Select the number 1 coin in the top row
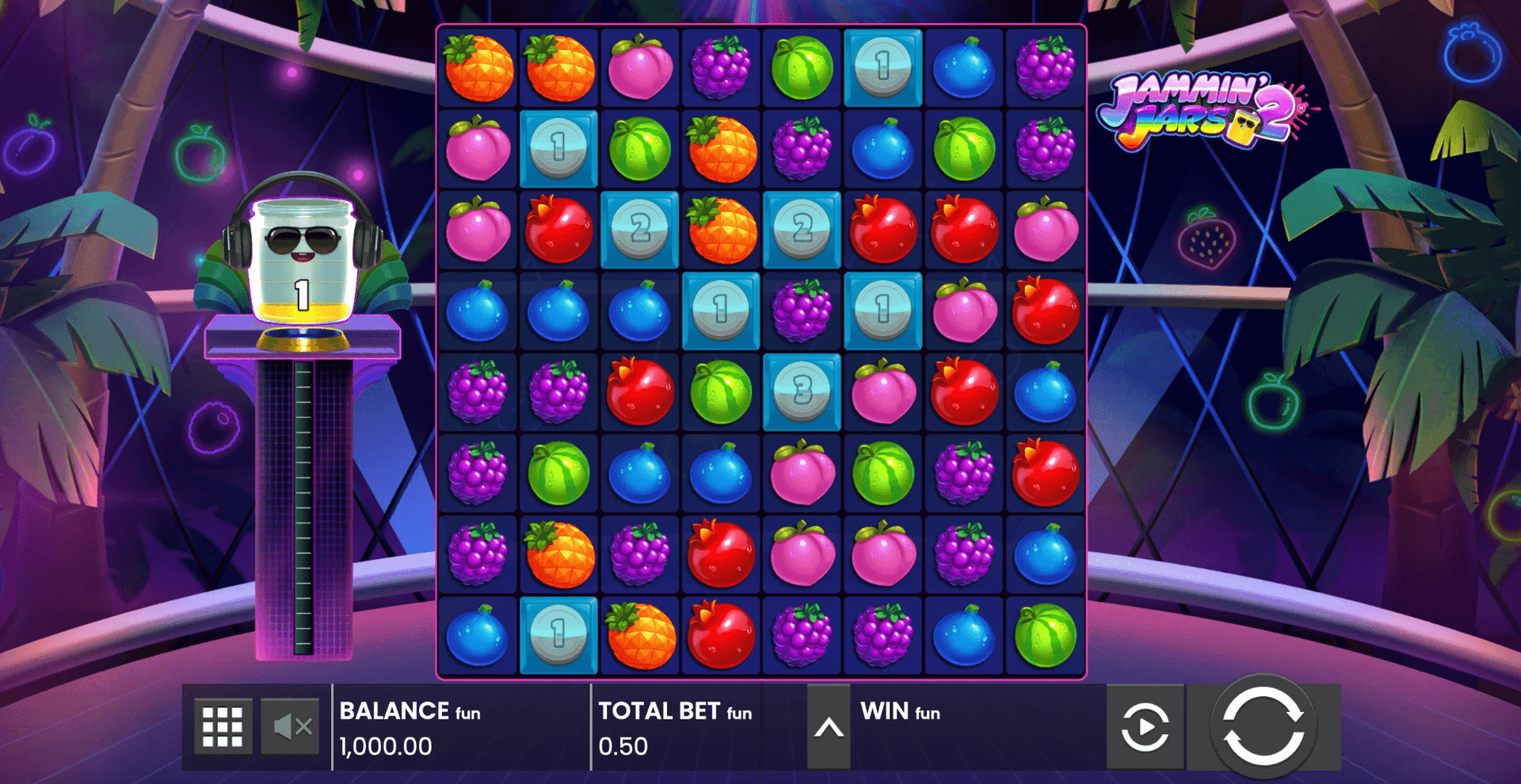 [882, 66]
